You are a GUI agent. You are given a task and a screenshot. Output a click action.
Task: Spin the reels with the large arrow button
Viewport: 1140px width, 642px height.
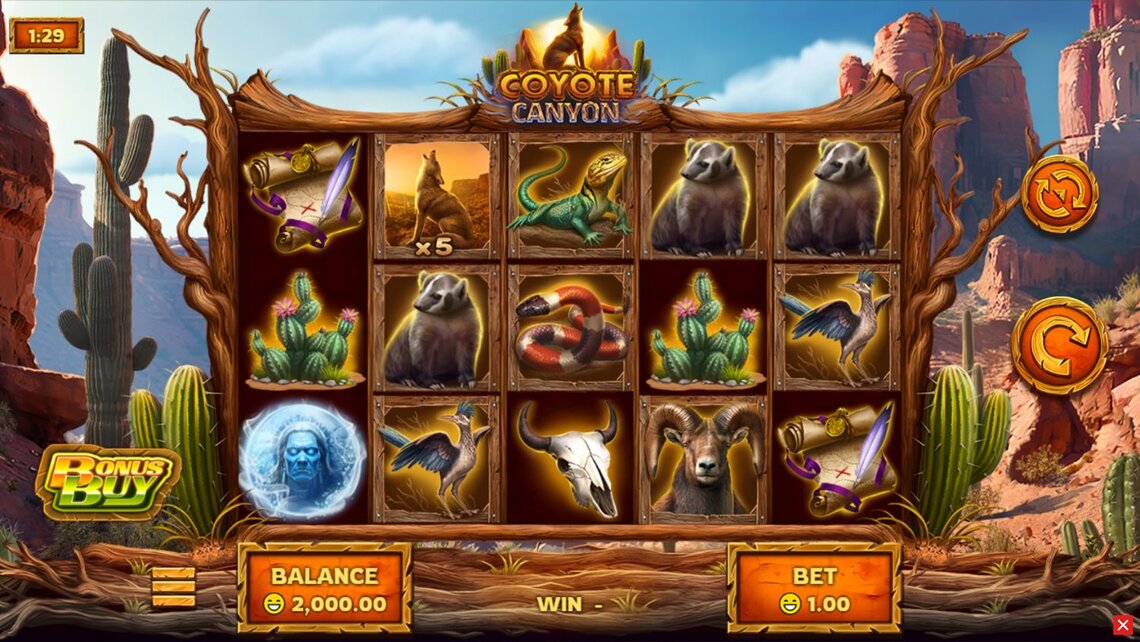1058,345
